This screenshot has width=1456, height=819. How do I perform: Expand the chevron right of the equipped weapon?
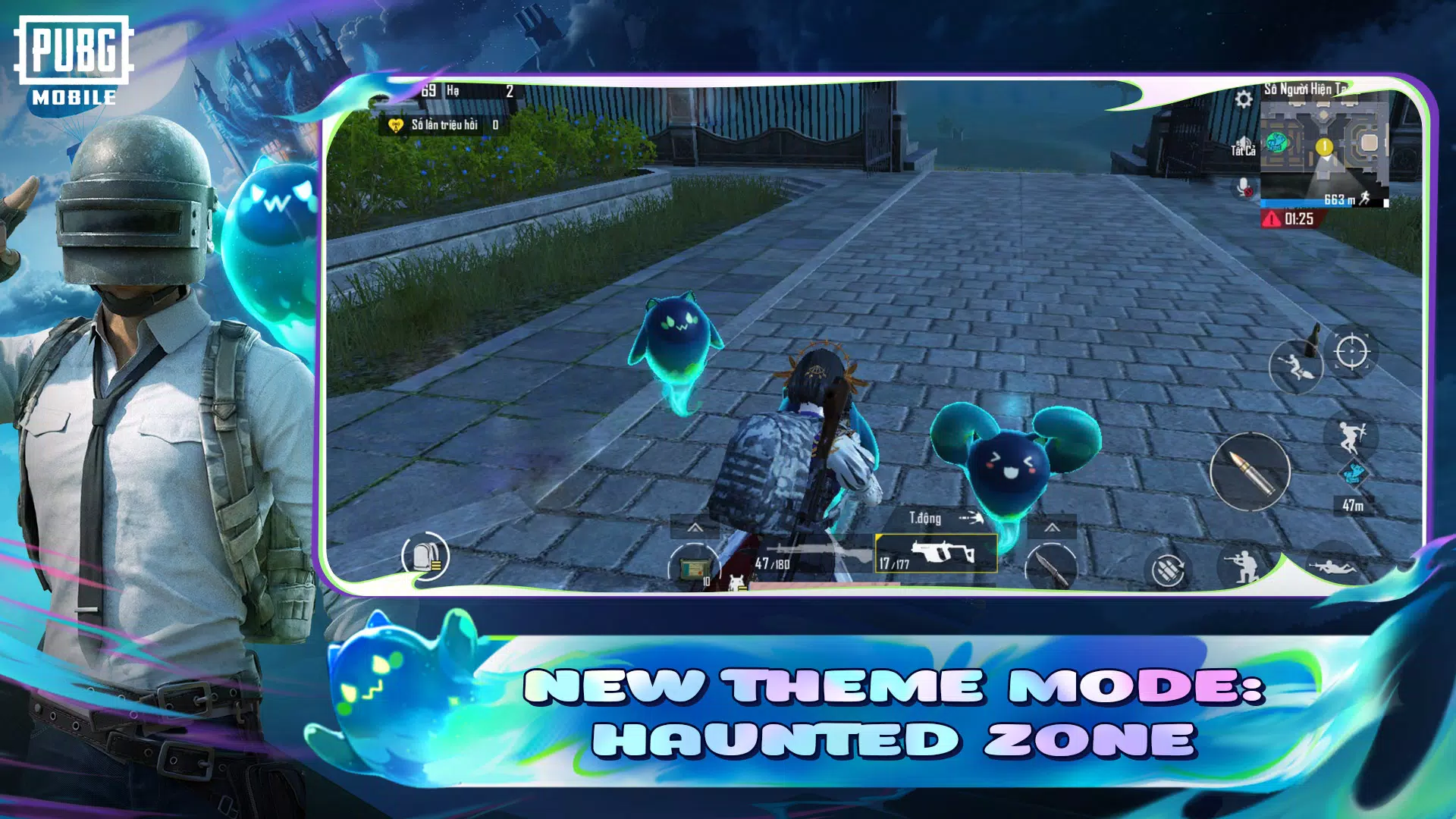pyautogui.click(x=1053, y=529)
